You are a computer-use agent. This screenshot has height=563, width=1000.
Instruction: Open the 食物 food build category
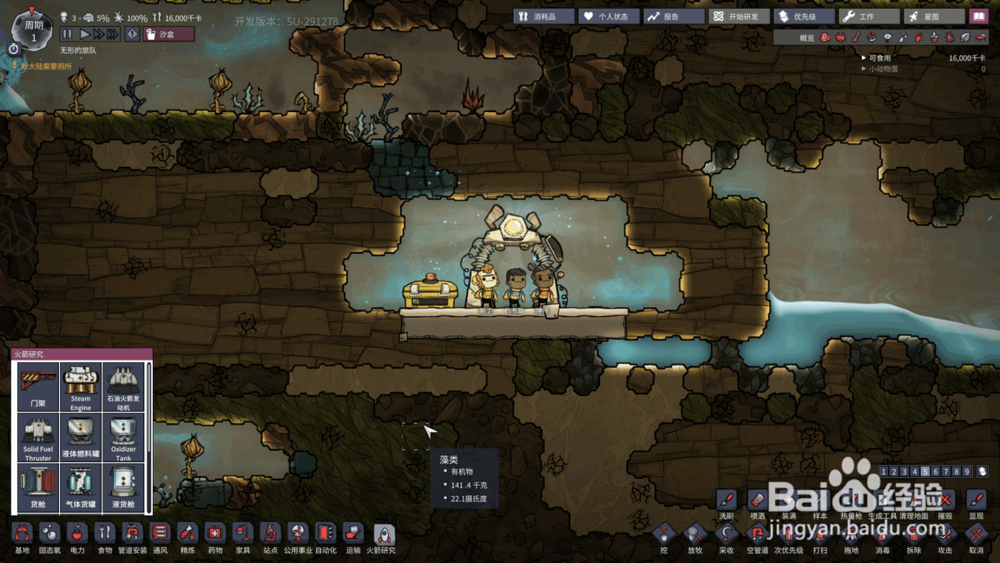[105, 537]
